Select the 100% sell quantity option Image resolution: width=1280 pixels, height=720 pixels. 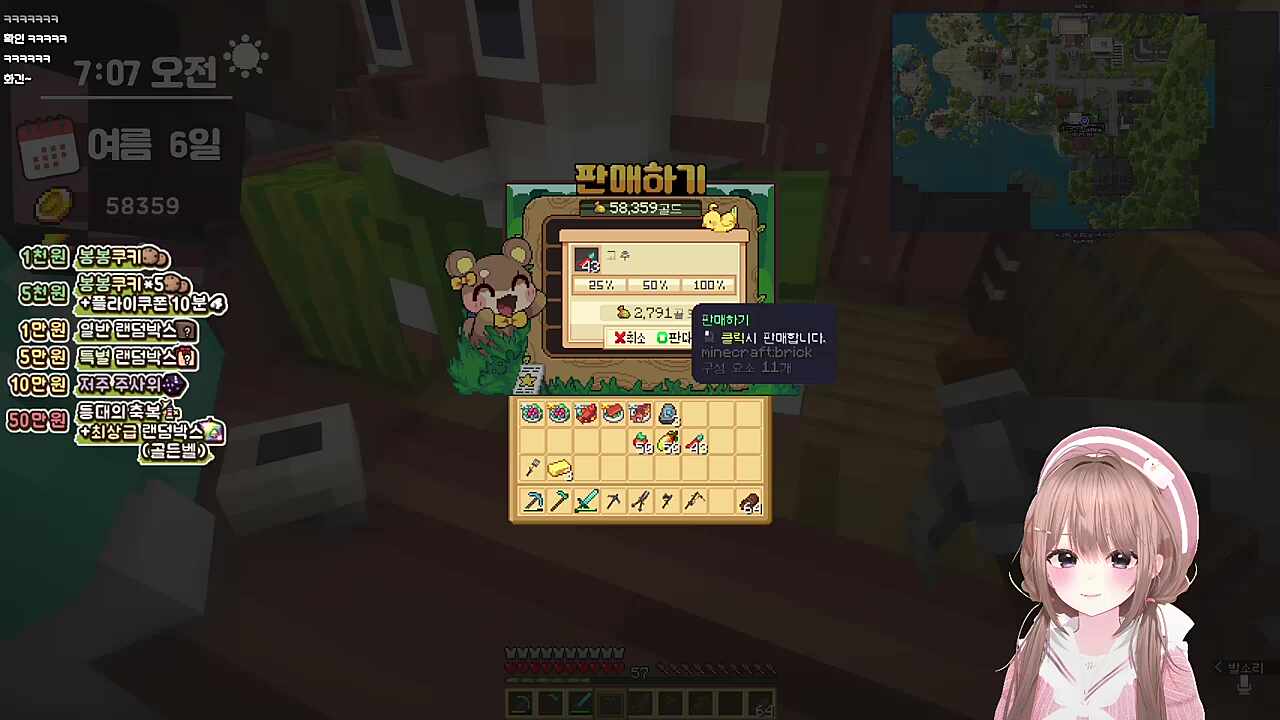click(x=708, y=285)
